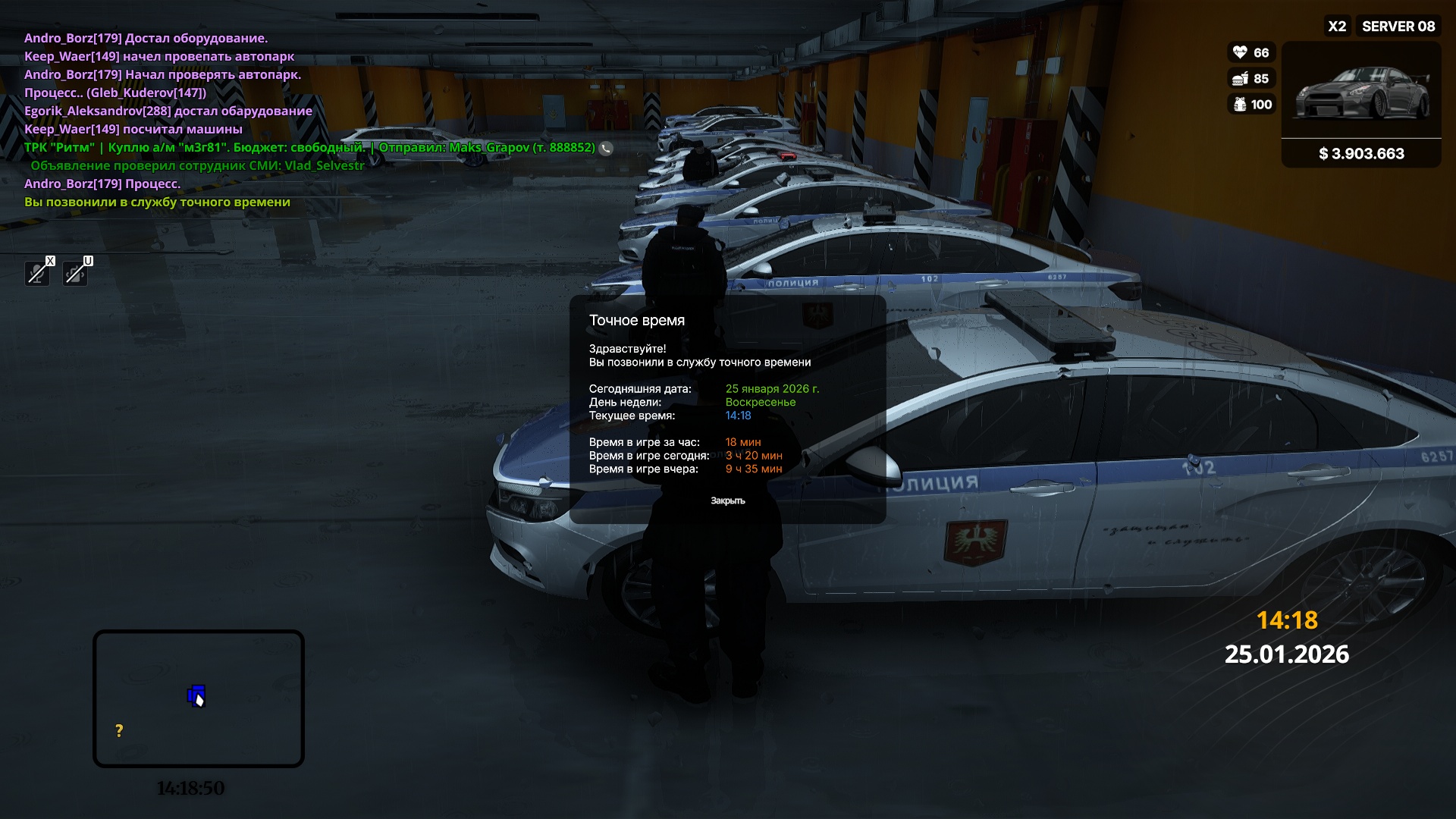Click the phone icon beside the Maks_Grapov advert
Viewport: 1456px width, 819px height.
coord(606,149)
